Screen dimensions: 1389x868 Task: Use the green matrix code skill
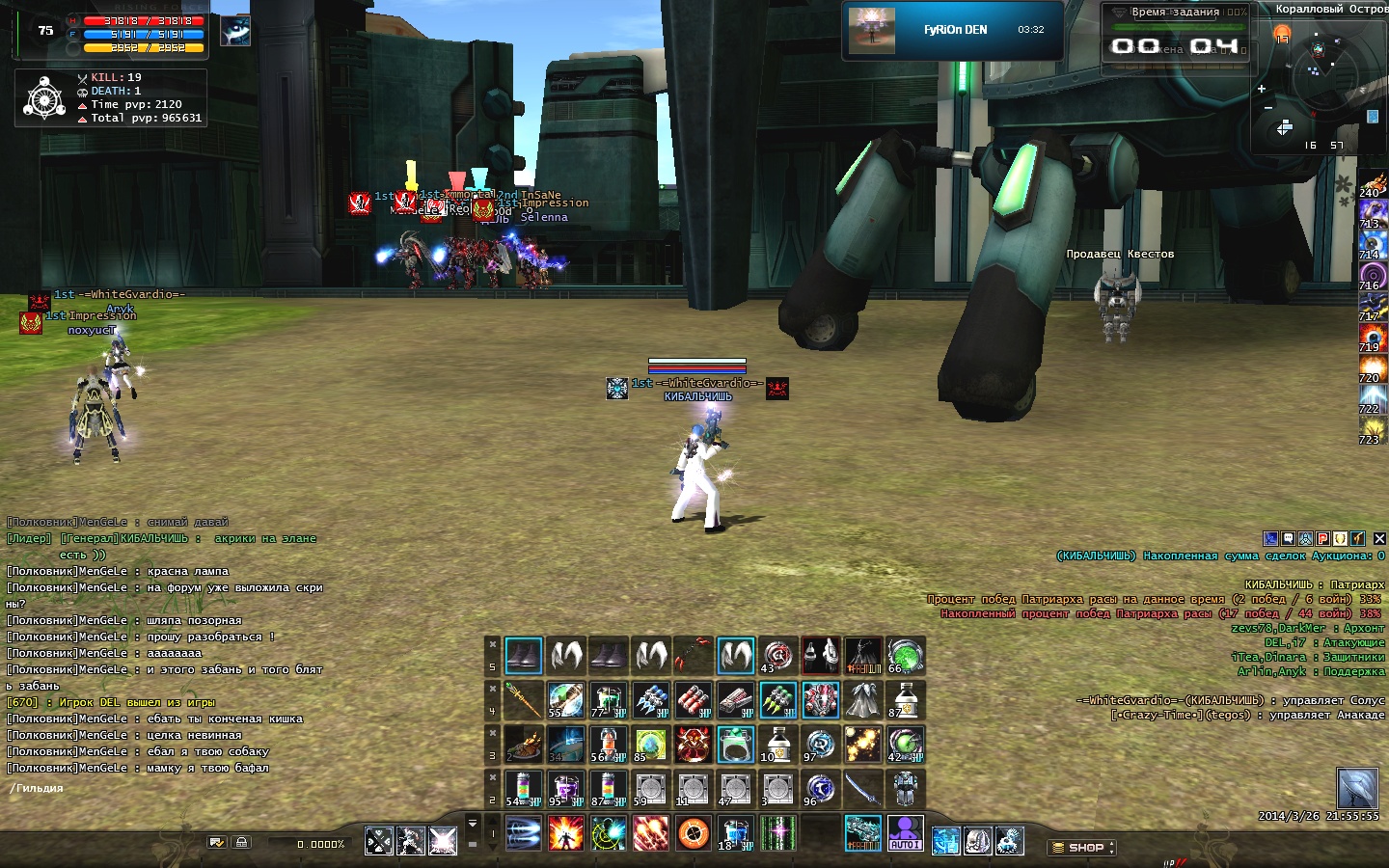(777, 833)
